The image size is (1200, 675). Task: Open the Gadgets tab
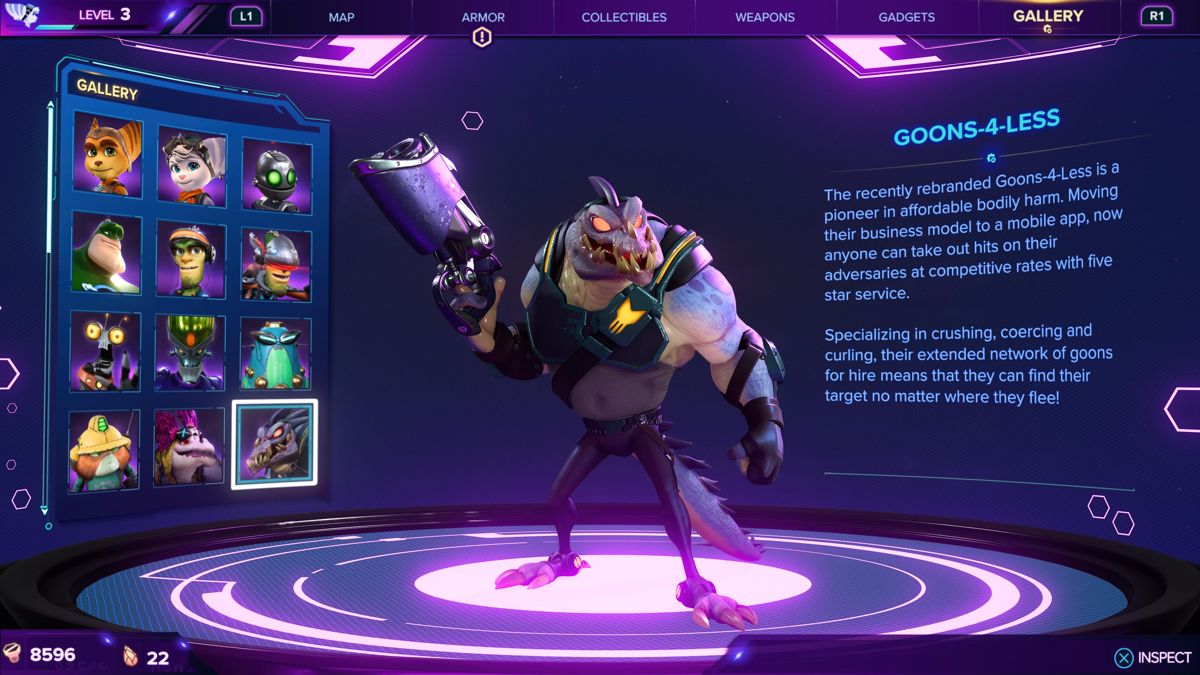906,17
